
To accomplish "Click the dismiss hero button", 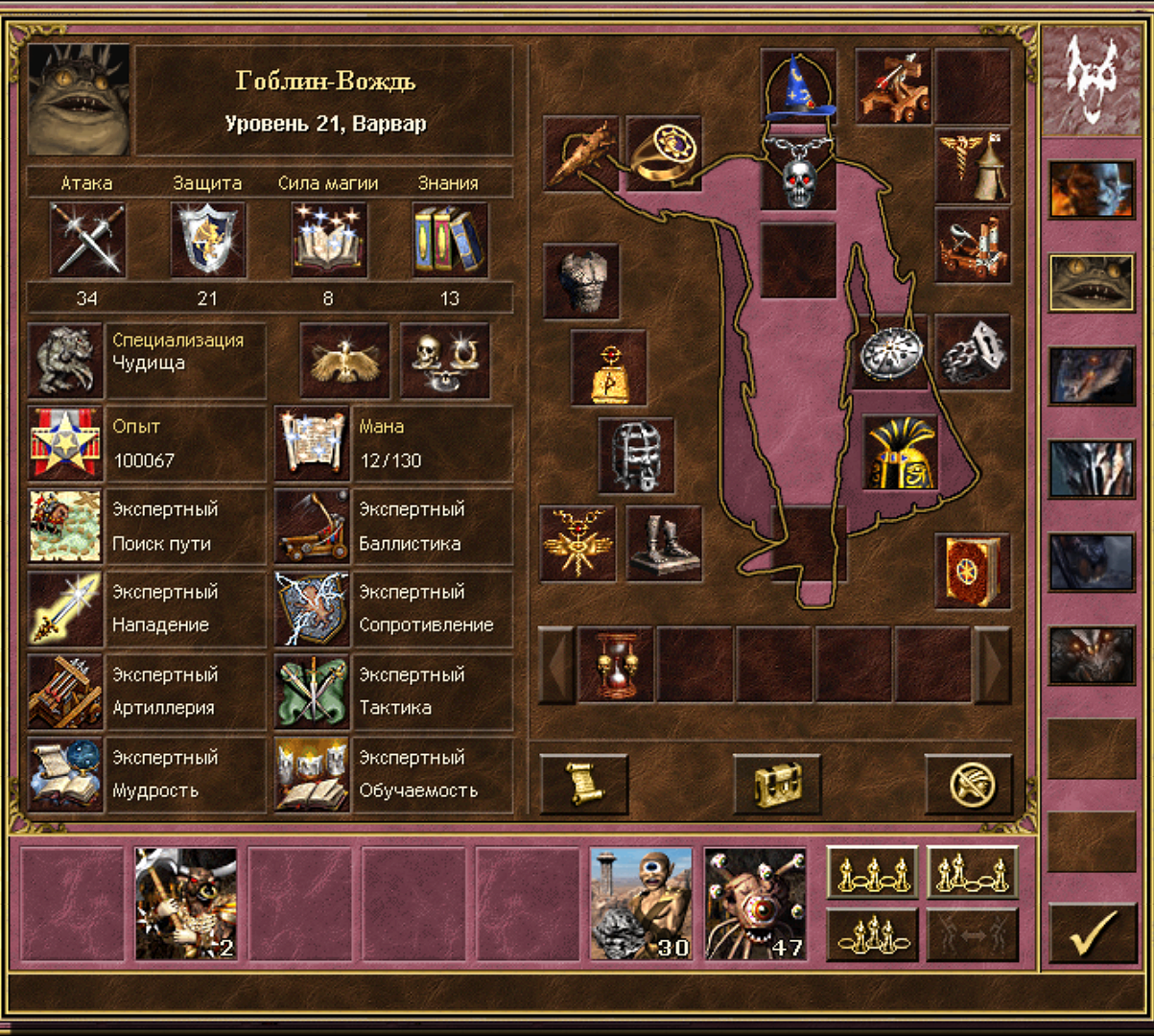I will pos(968,784).
